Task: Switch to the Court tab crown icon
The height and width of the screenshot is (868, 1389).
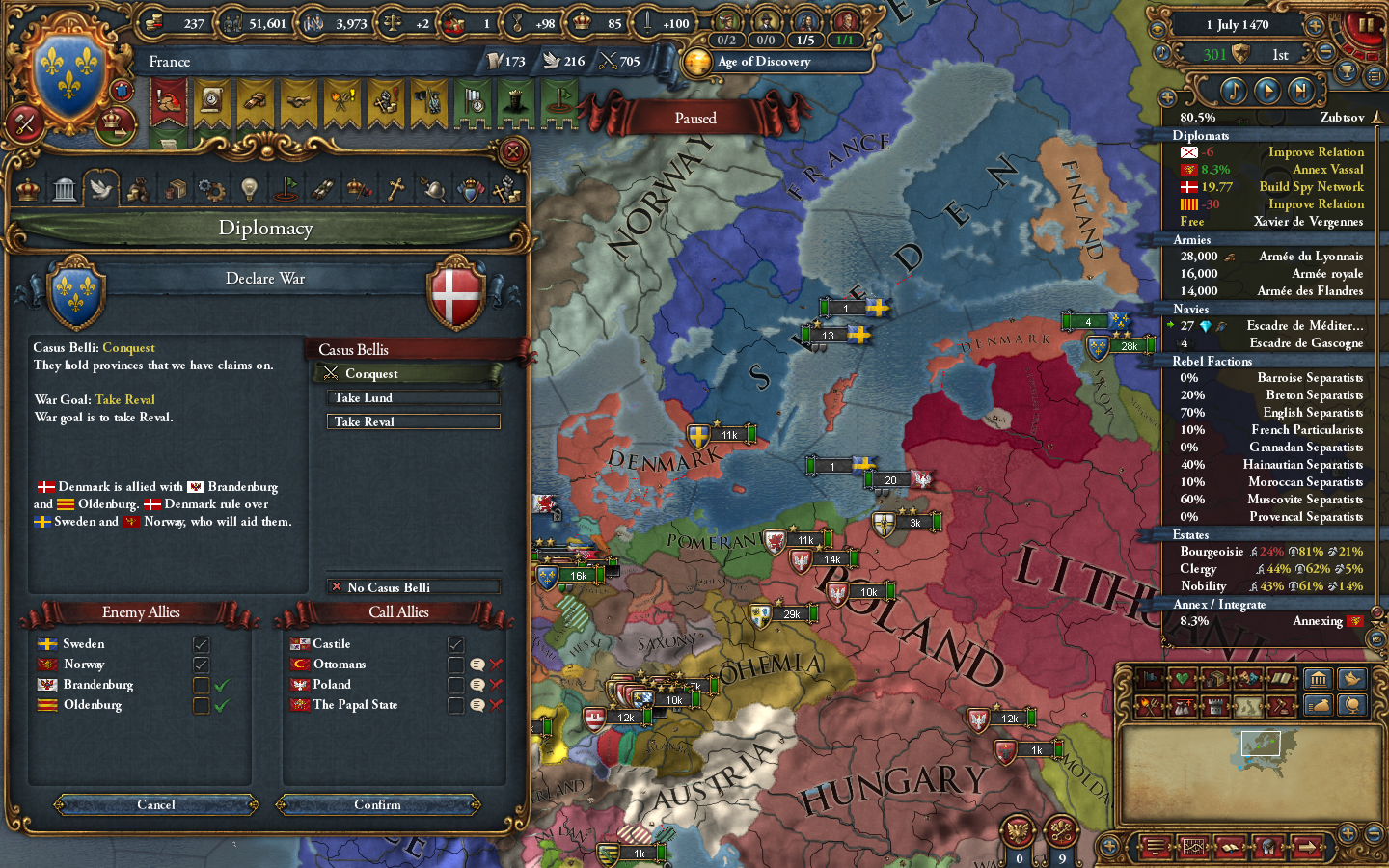Action: tap(26, 188)
